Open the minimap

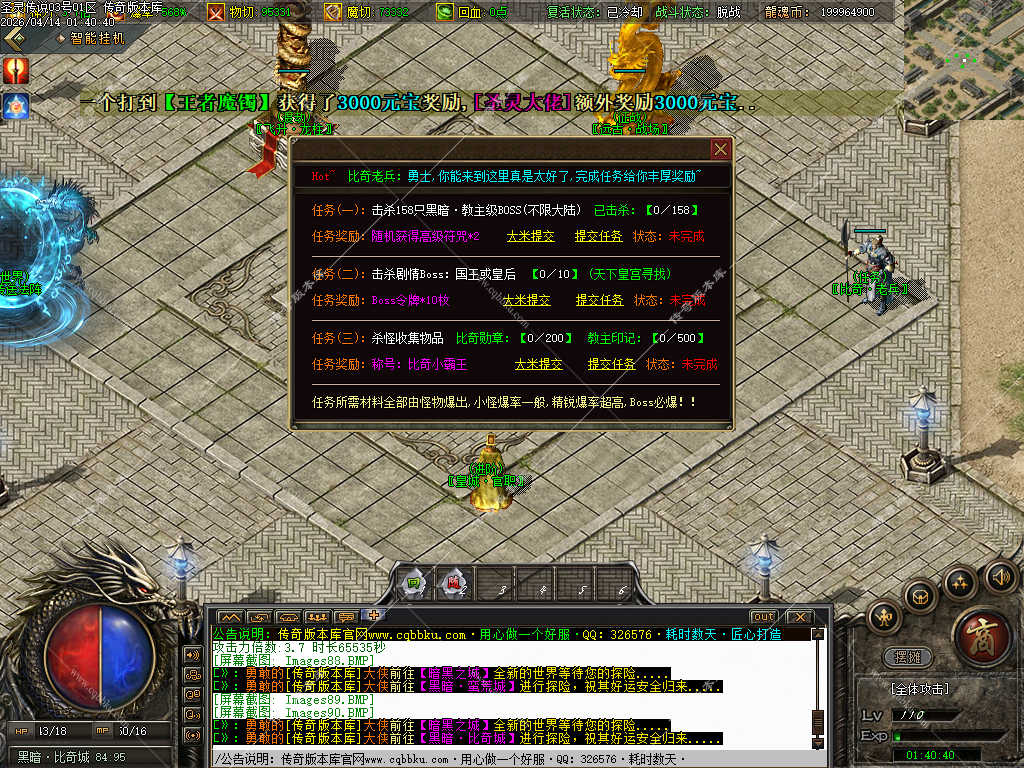[963, 58]
